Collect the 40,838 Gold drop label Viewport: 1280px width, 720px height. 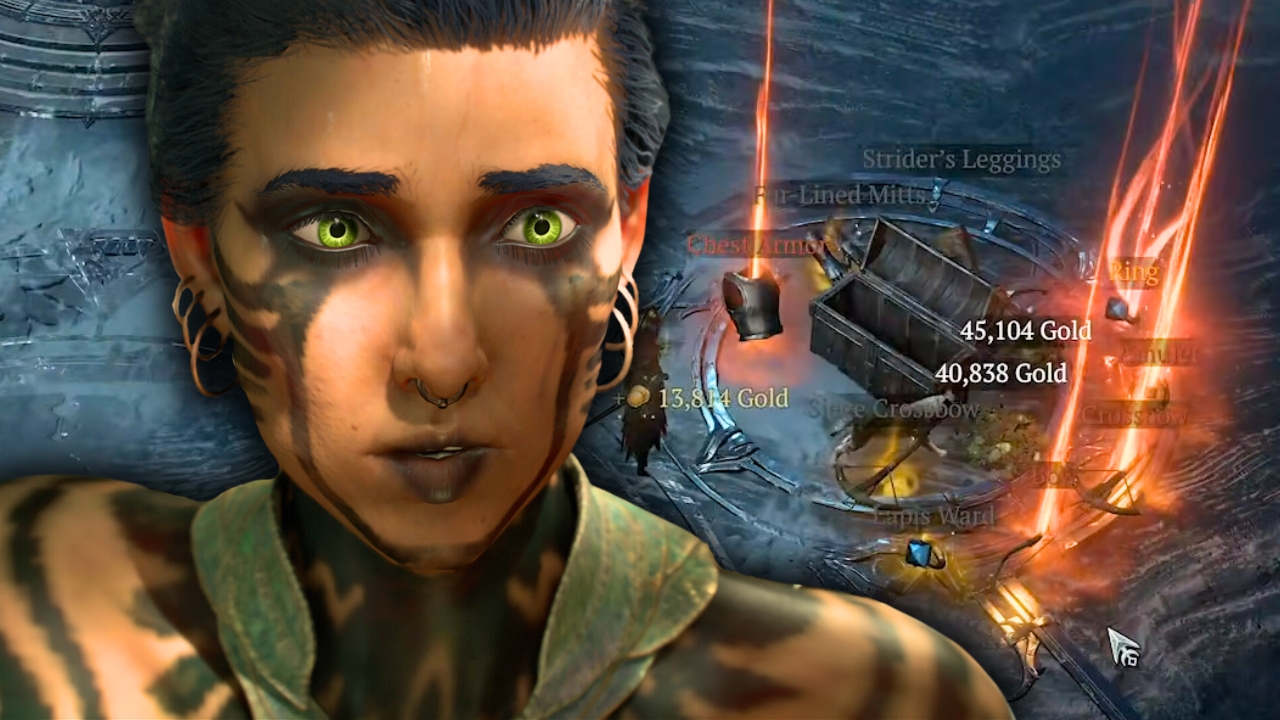point(1000,374)
